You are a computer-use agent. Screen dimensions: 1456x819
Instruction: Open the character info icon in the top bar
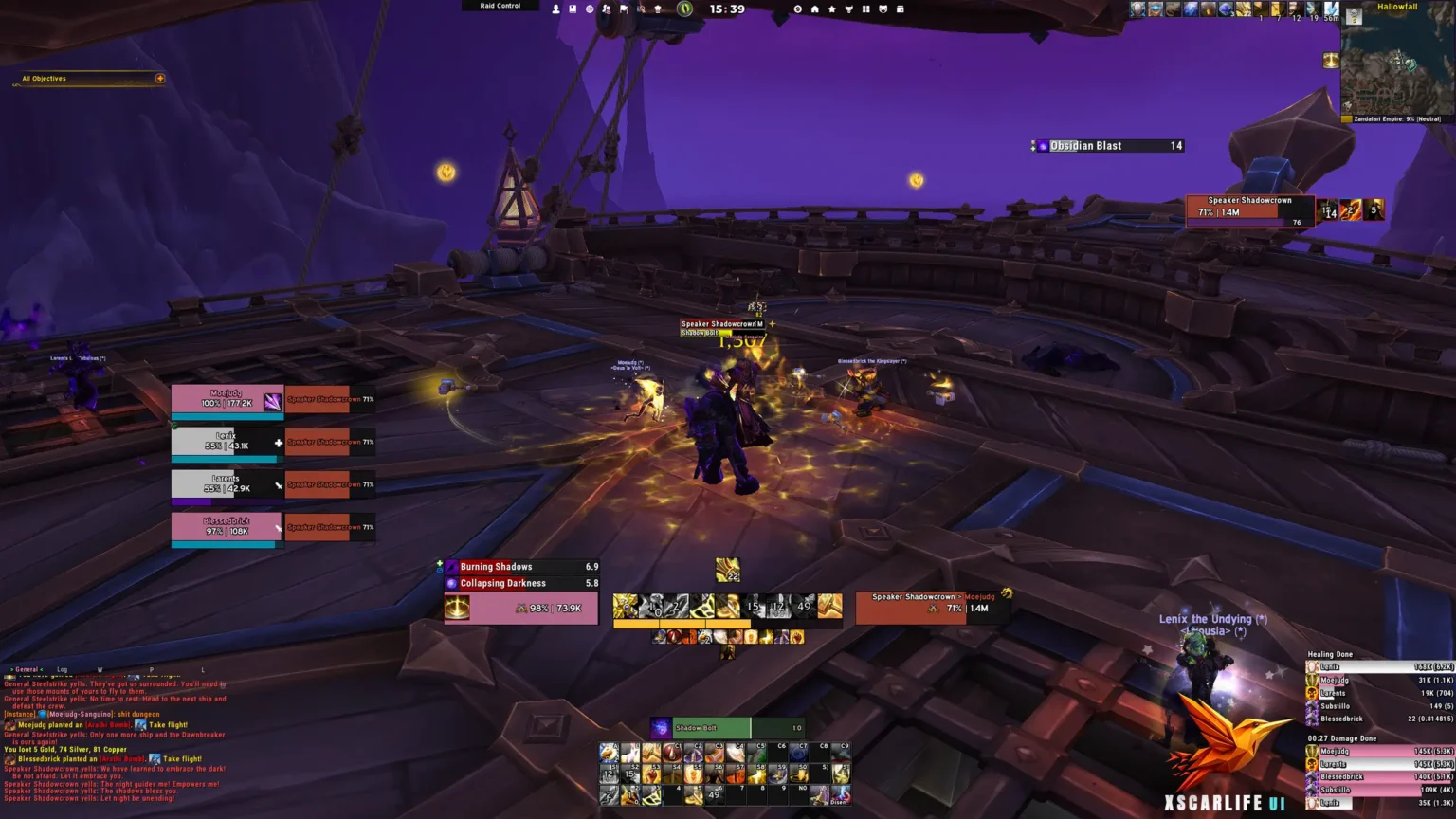click(x=555, y=8)
